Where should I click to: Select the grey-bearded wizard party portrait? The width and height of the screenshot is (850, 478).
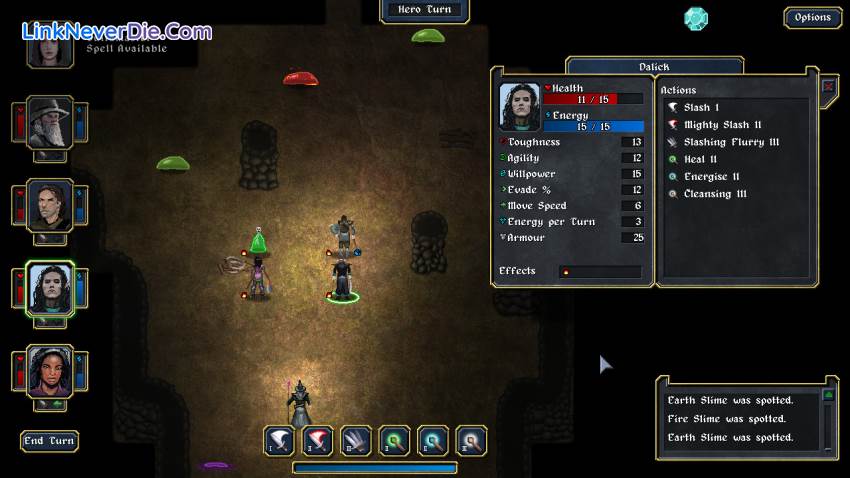click(x=49, y=122)
